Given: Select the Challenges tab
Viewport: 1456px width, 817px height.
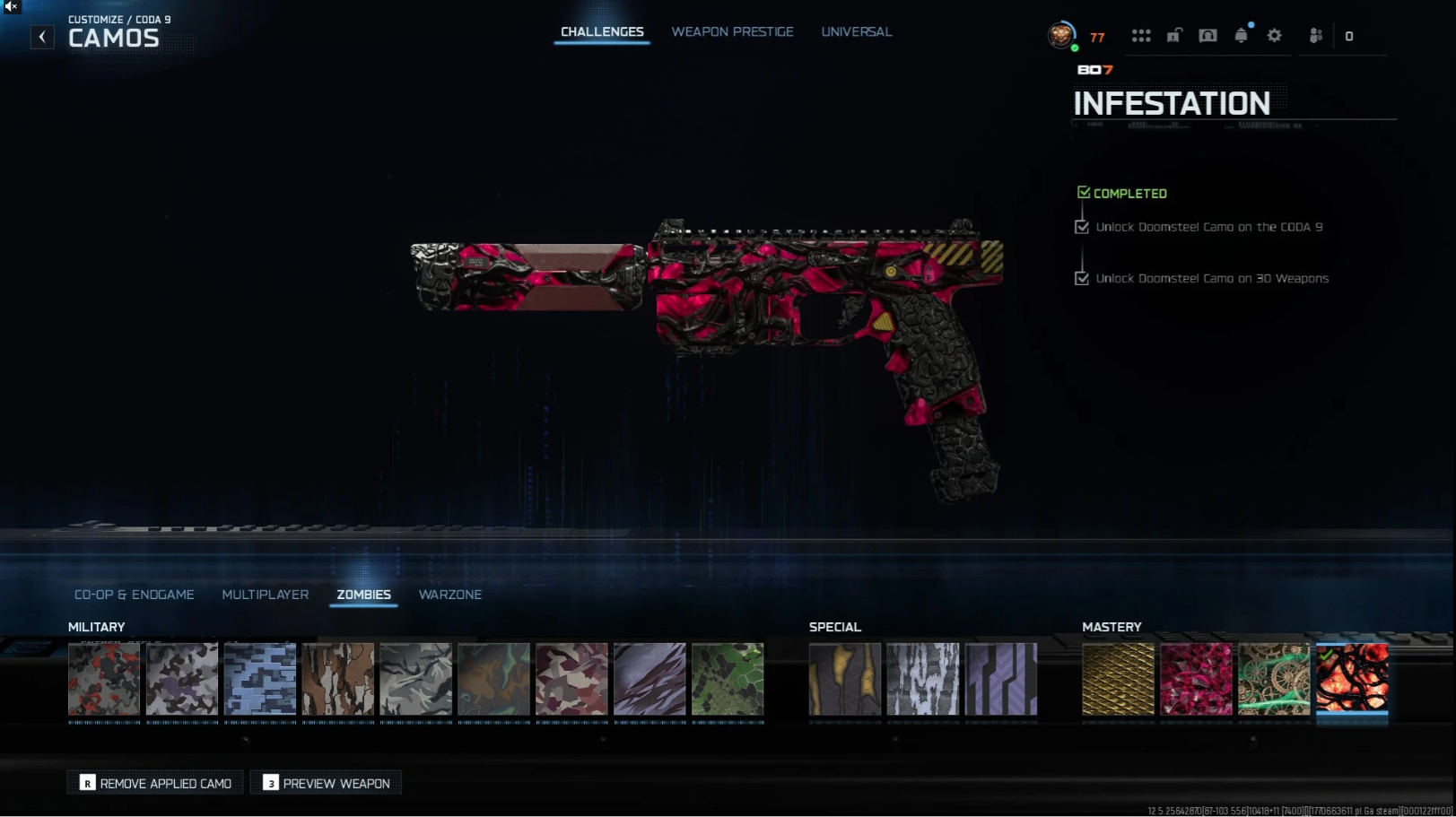Looking at the screenshot, I should [602, 32].
